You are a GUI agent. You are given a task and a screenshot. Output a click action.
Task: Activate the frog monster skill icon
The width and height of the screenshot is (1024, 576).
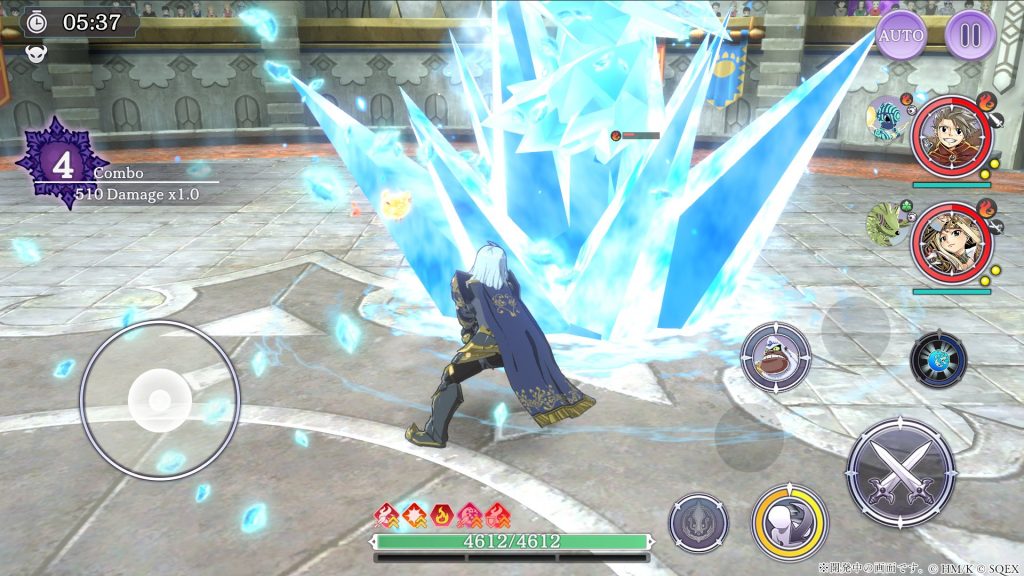776,357
